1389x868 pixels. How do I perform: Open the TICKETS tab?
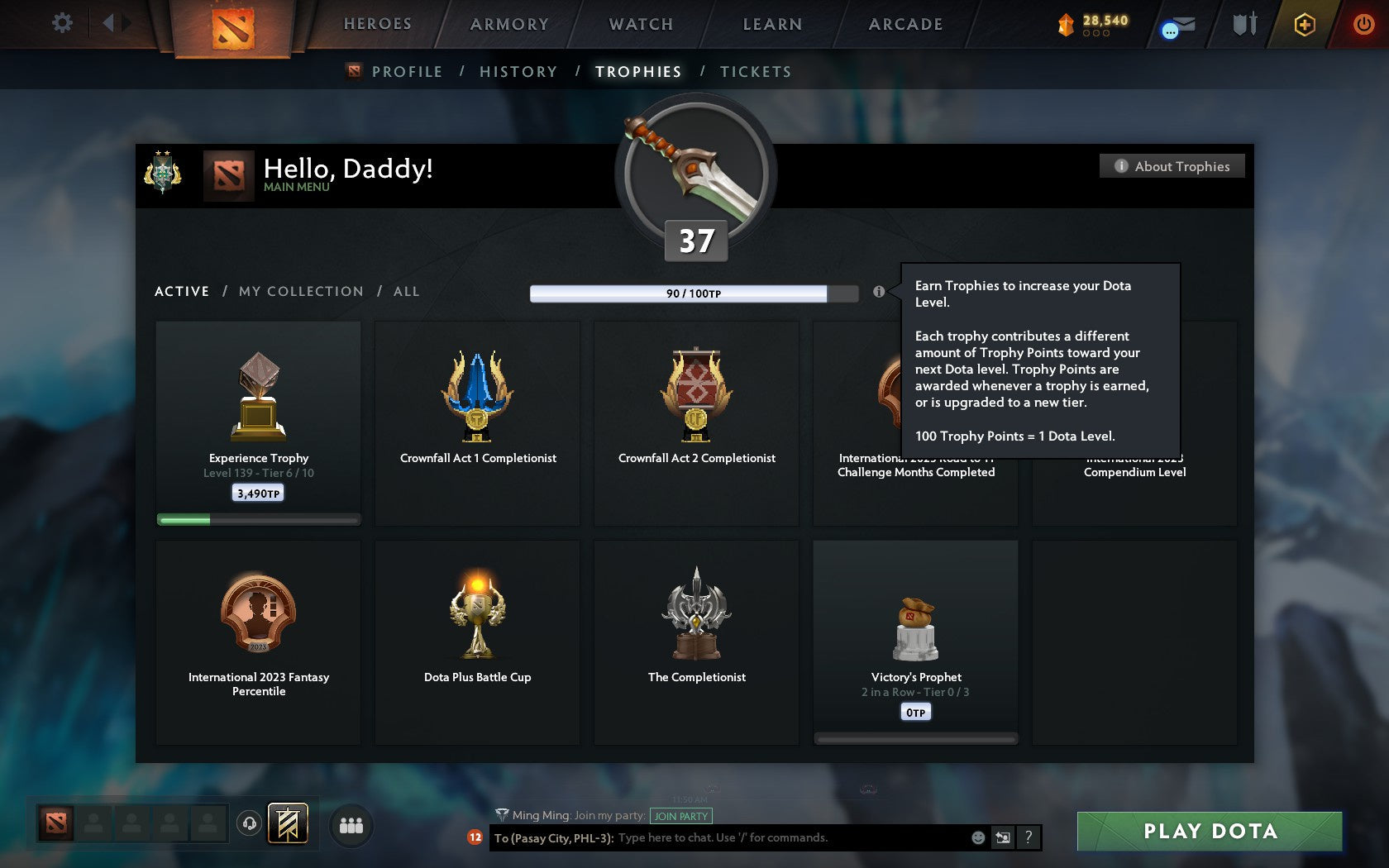pos(755,72)
